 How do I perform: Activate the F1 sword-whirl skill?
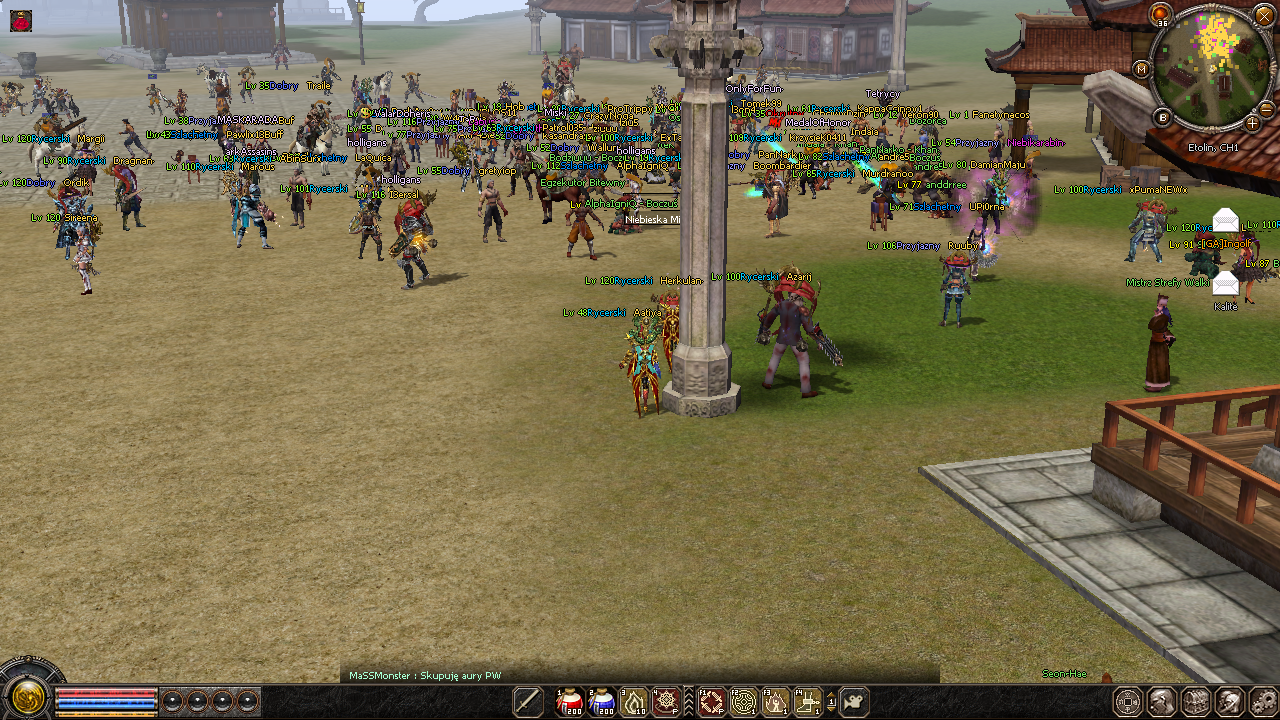coord(711,702)
